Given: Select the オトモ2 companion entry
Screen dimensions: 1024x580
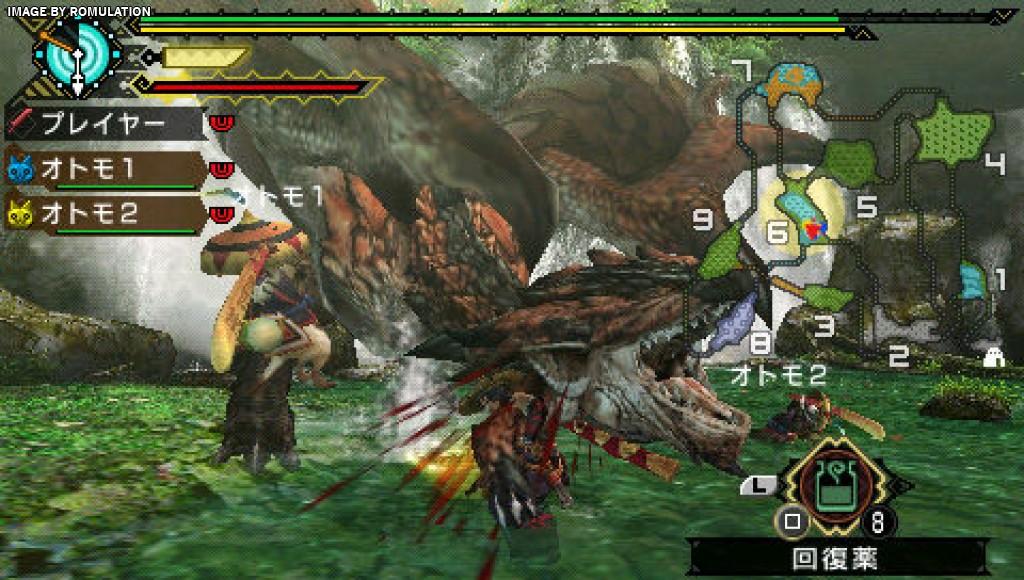Looking at the screenshot, I should click(104, 213).
